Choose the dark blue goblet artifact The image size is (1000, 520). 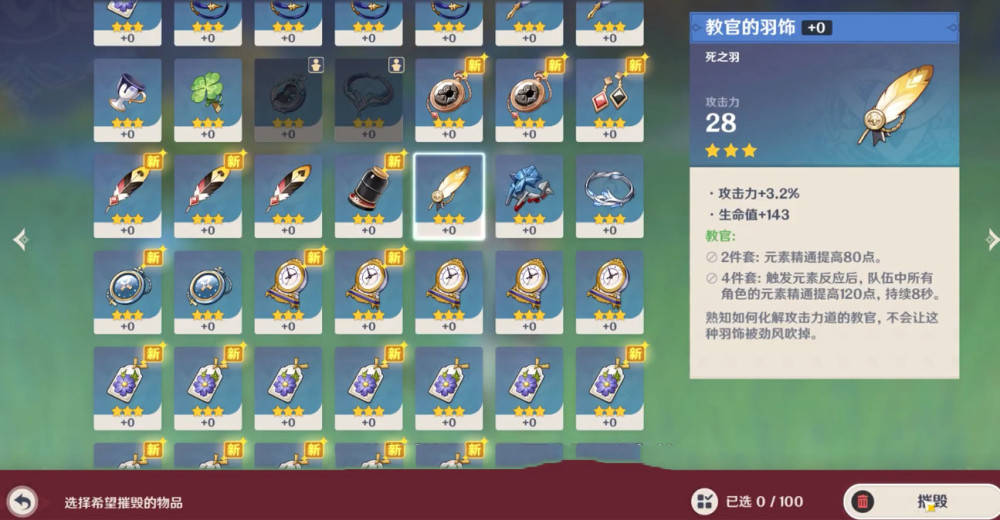click(127, 93)
